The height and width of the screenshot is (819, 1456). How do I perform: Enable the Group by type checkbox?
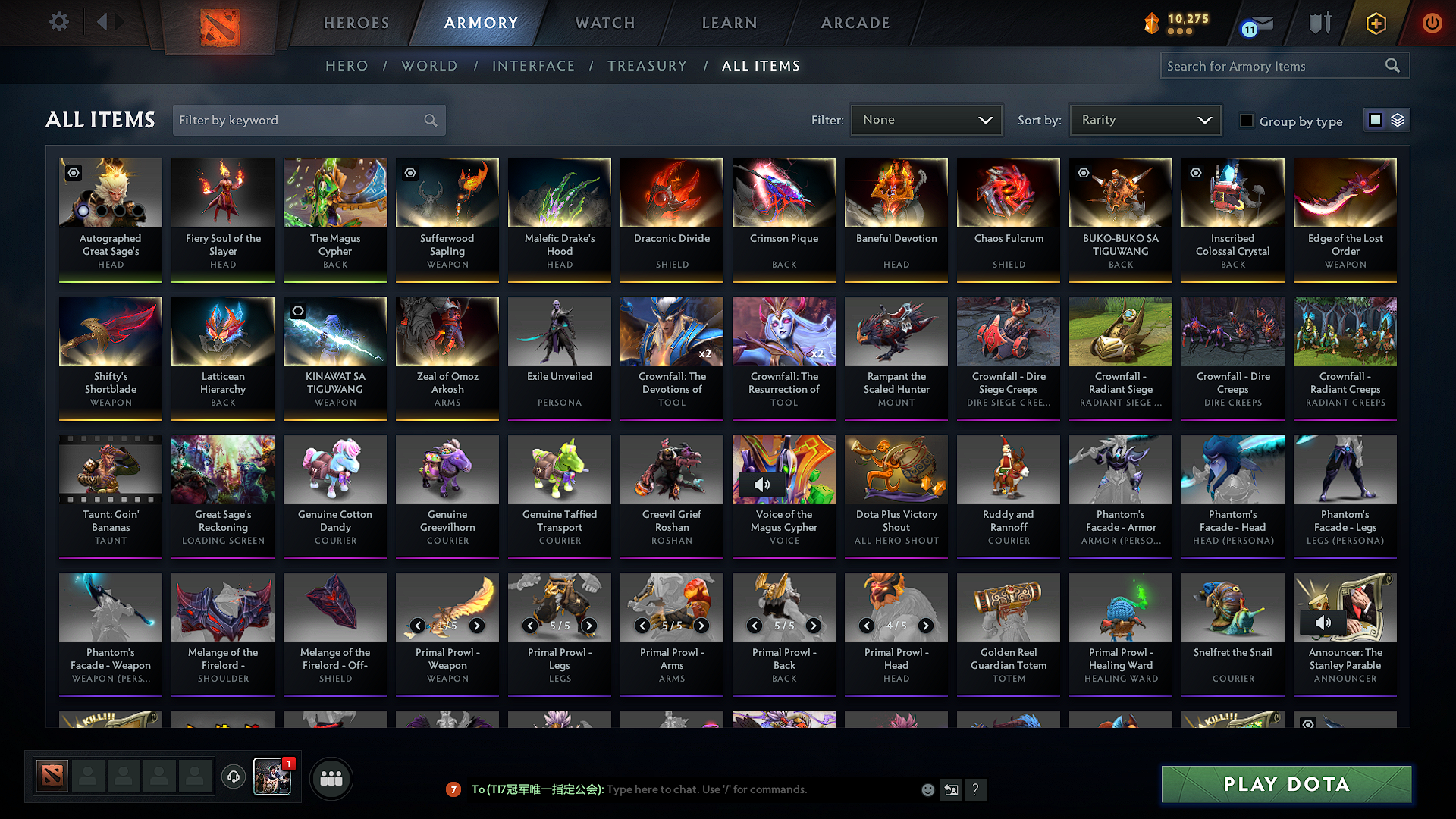pos(1246,121)
